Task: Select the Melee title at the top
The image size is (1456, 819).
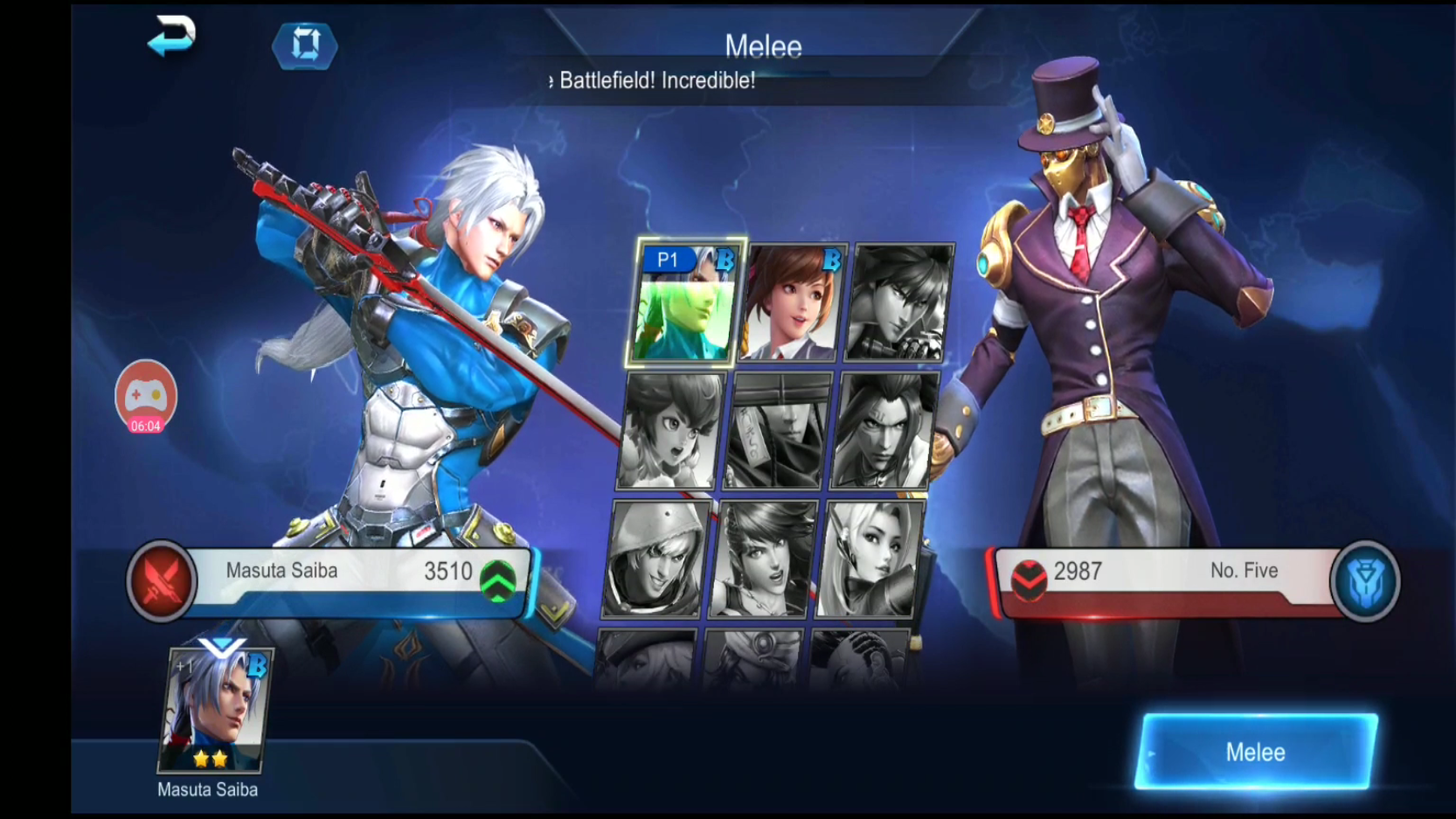Action: (x=765, y=45)
